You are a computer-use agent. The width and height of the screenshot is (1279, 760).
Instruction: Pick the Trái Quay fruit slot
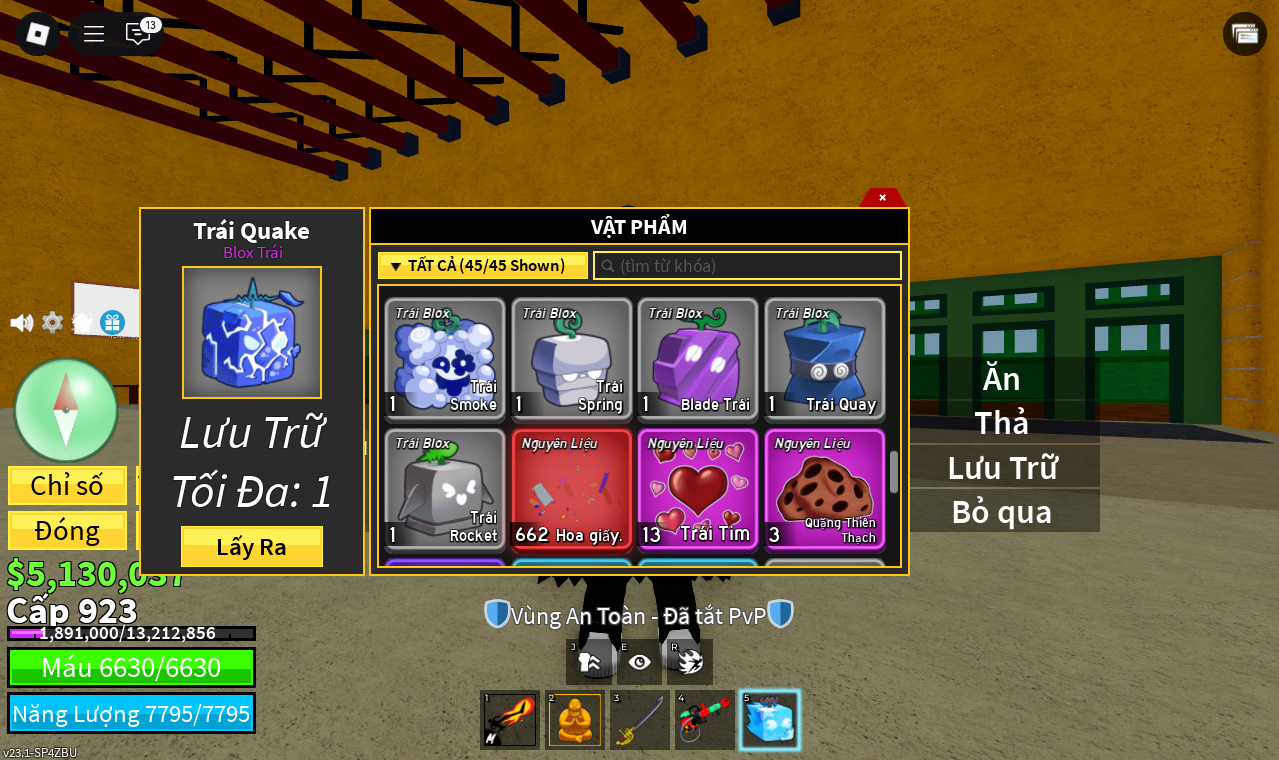coord(825,359)
